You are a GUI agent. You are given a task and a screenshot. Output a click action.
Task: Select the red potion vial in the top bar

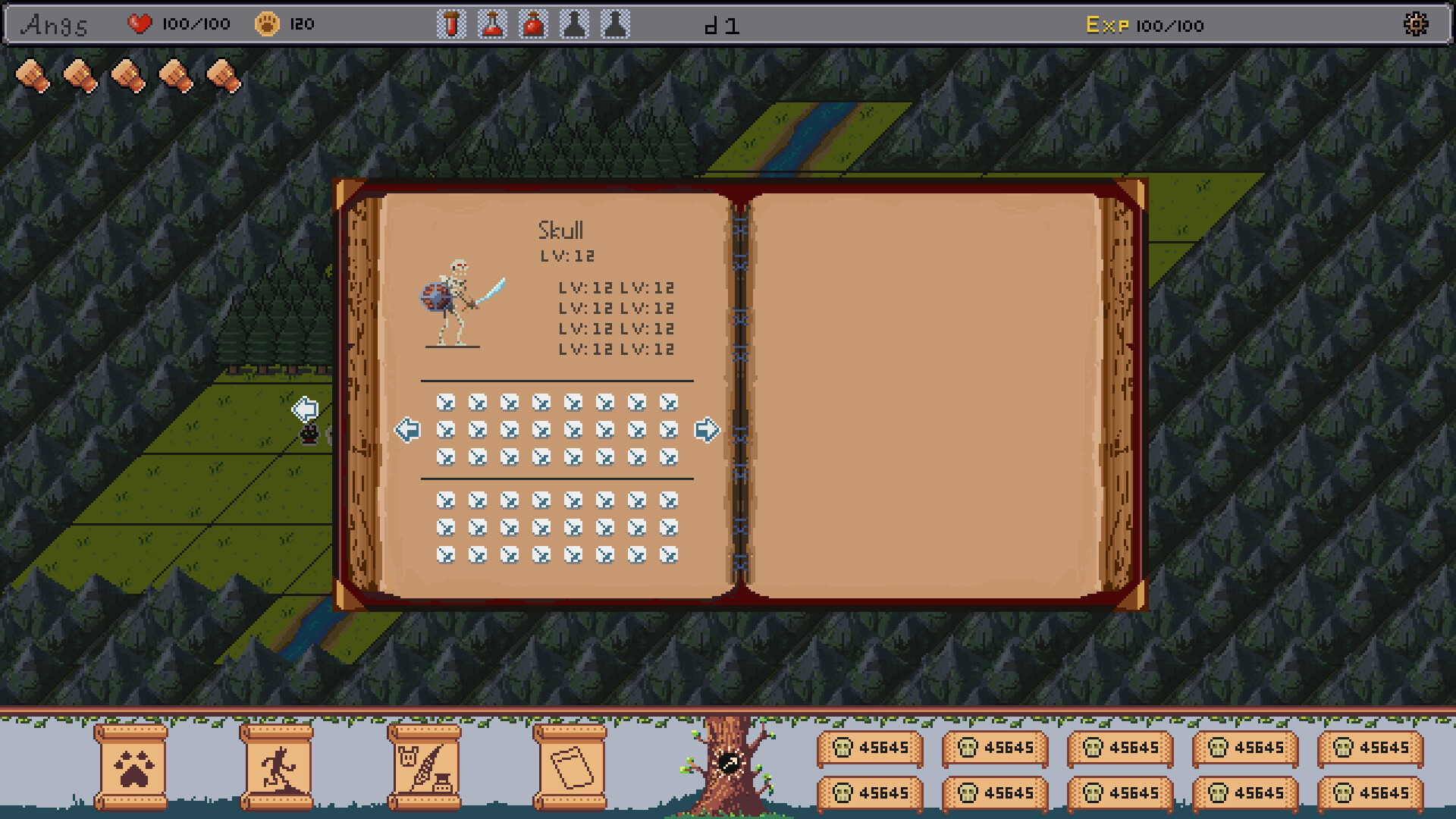pos(451,24)
